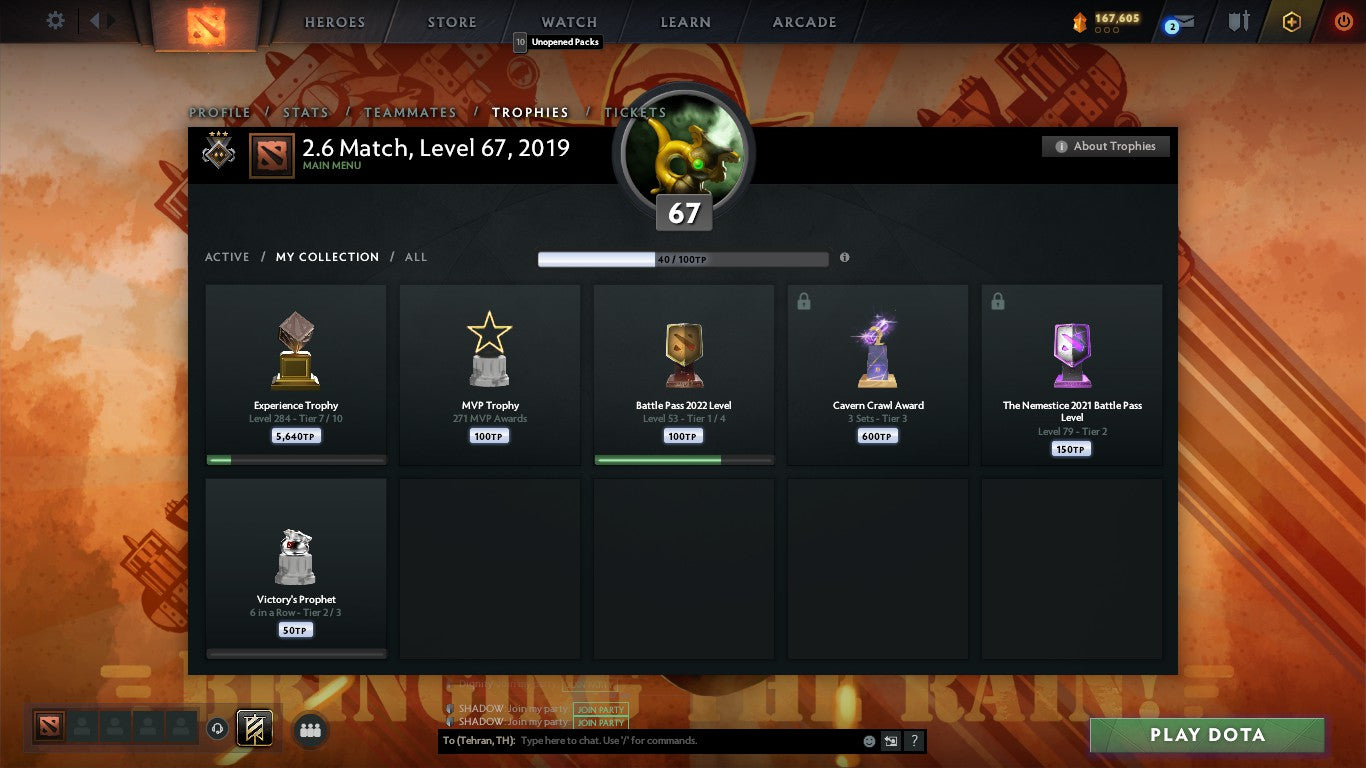1366x768 pixels.
Task: Accept SHADOW's JOIN PARTY invite
Action: click(x=601, y=708)
